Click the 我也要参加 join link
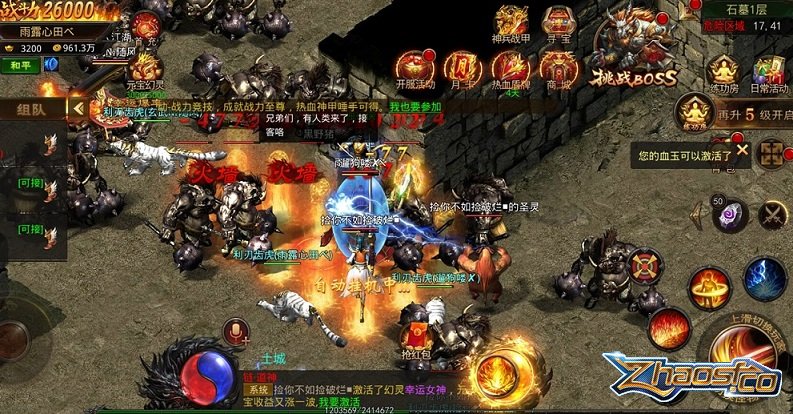The image size is (793, 414). pyautogui.click(x=415, y=107)
